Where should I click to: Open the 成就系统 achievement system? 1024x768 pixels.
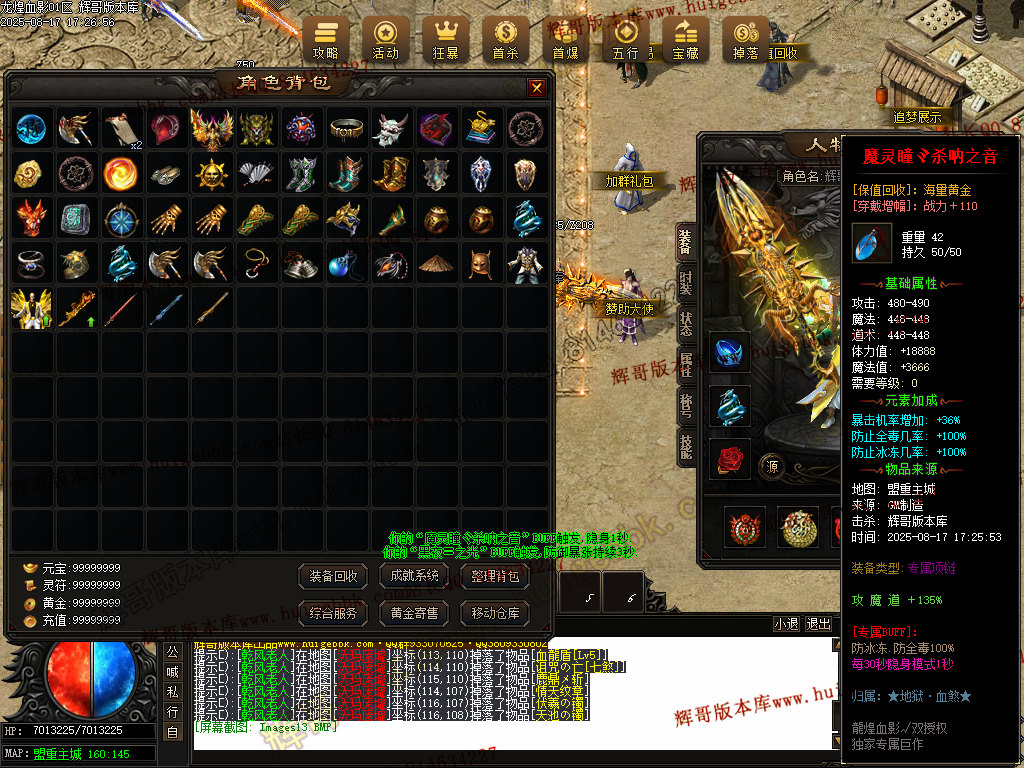tap(415, 576)
